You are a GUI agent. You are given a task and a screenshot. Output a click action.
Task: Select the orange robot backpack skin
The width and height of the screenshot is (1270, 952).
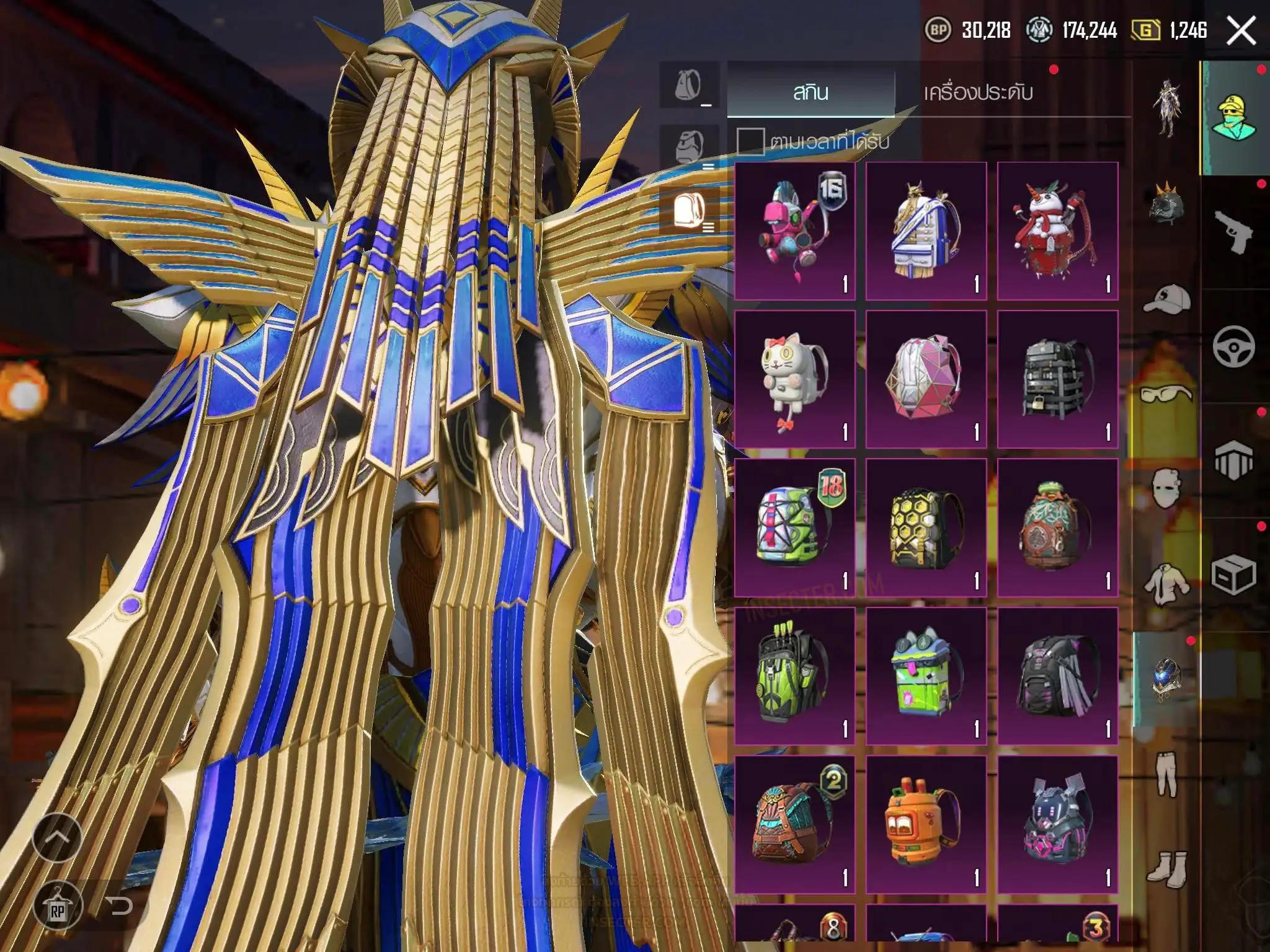(926, 824)
